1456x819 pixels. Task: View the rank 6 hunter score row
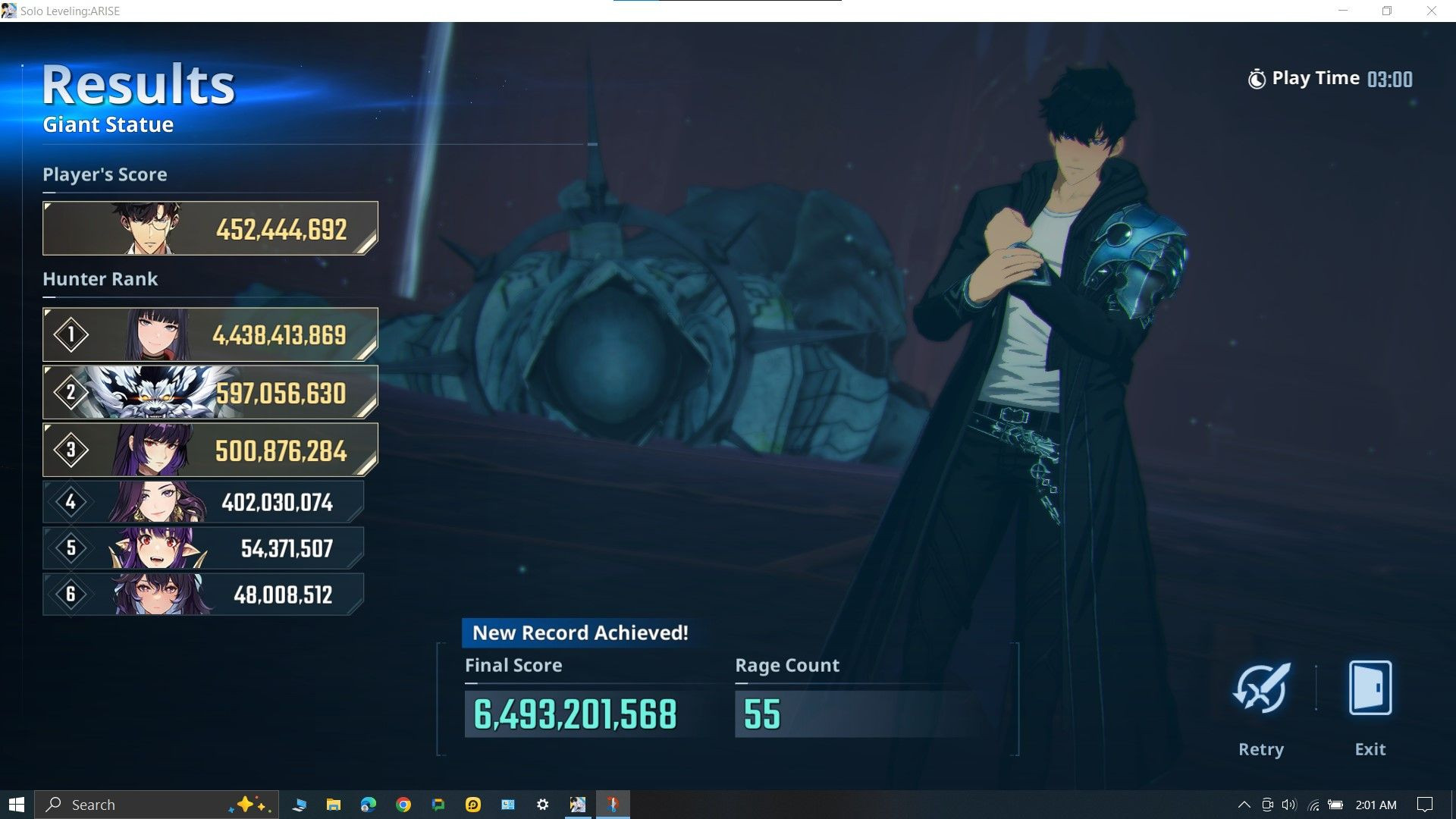(203, 594)
